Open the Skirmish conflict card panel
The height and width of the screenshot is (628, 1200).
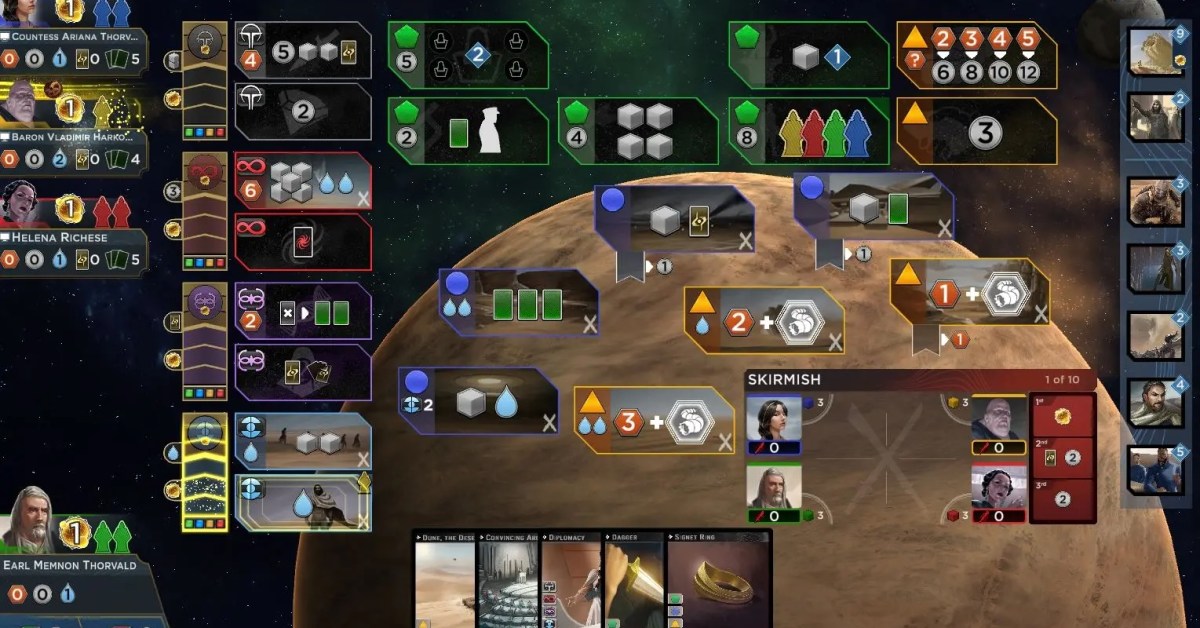click(x=920, y=380)
